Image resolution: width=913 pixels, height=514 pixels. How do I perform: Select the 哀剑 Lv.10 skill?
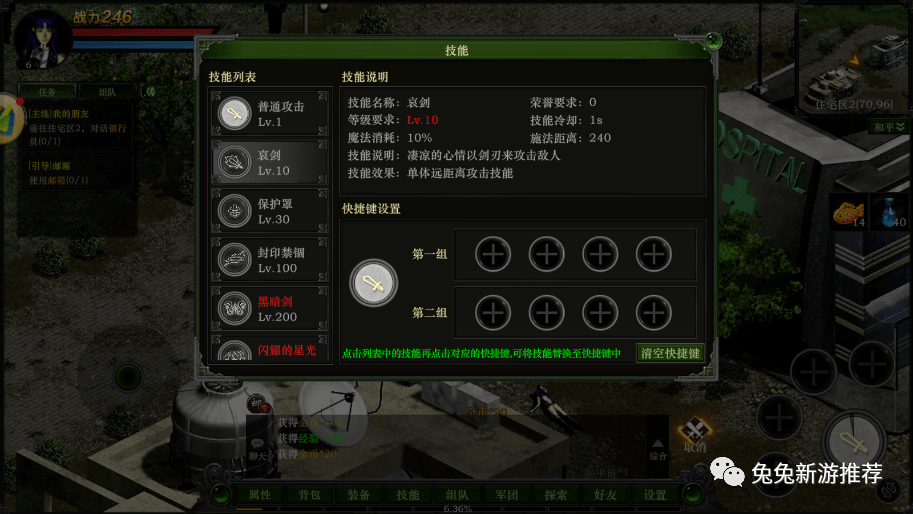(268, 162)
